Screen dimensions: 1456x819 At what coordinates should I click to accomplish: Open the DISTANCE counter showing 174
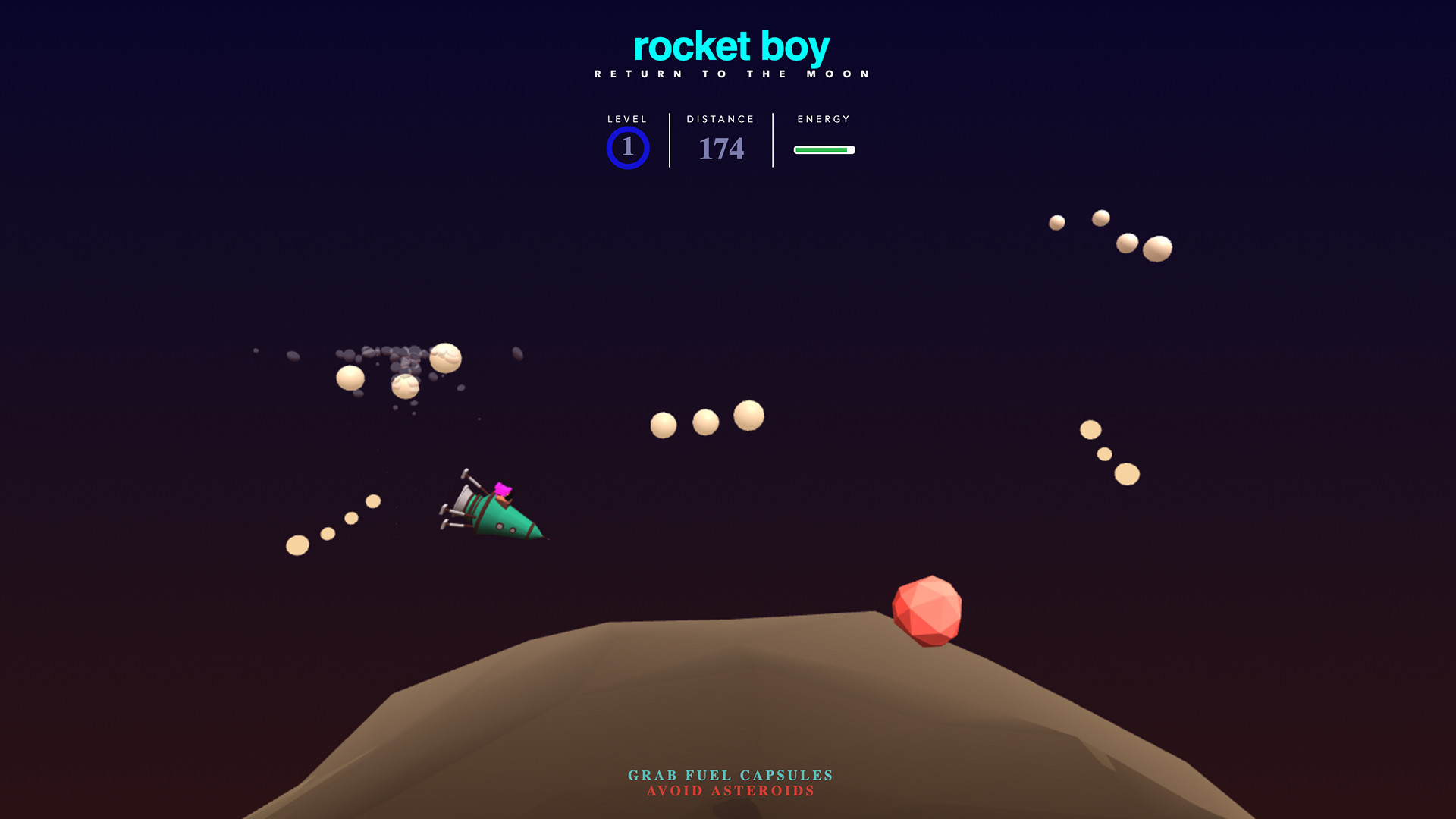[x=719, y=148]
